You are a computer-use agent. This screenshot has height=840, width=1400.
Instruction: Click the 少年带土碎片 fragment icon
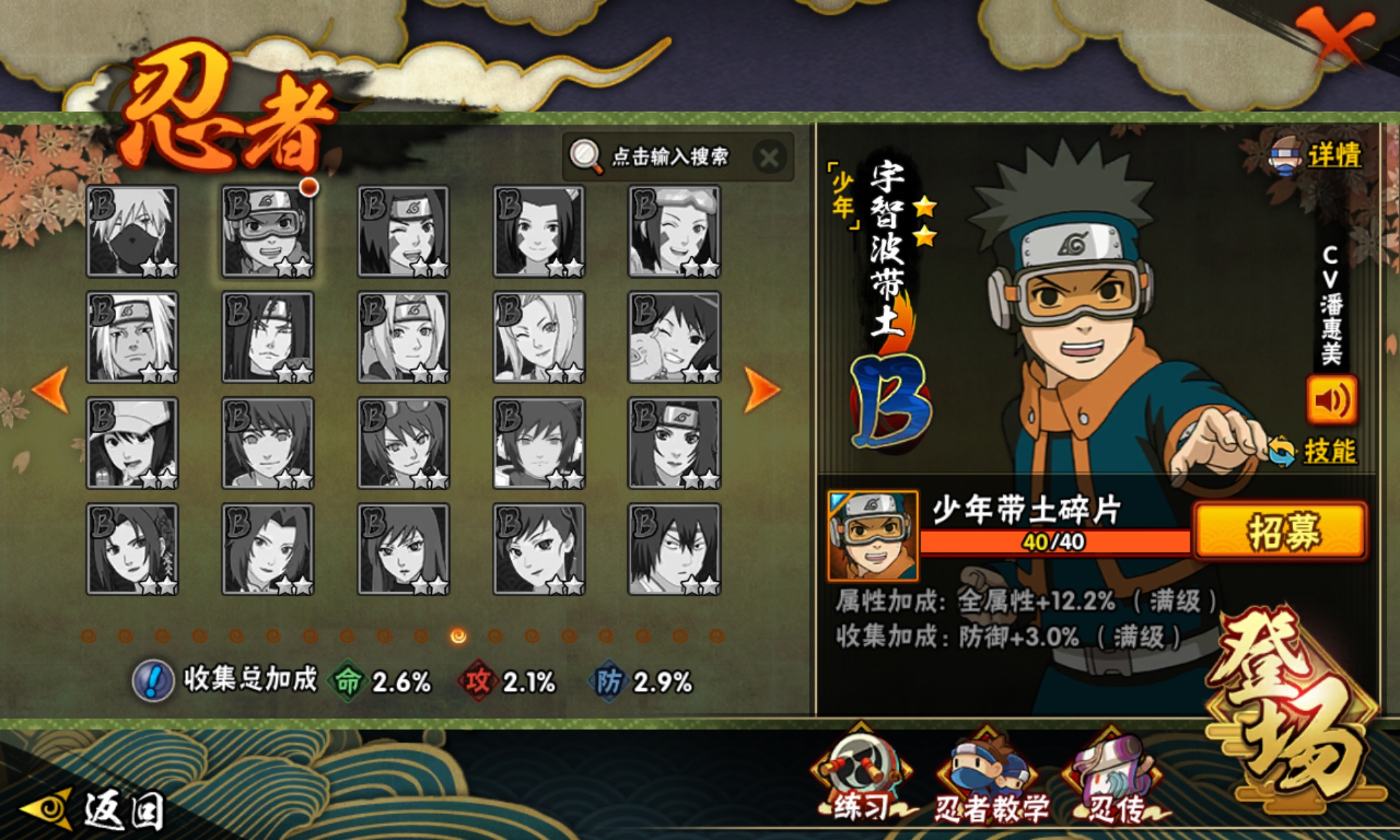point(873,536)
